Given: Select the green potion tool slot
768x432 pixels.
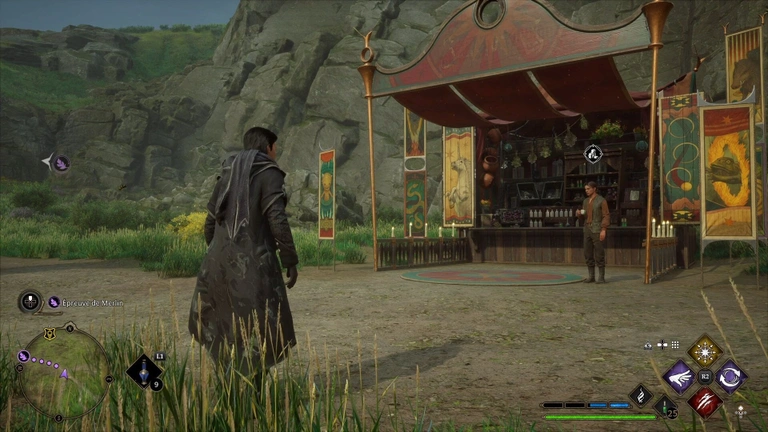Looking at the screenshot, I should 664,405.
